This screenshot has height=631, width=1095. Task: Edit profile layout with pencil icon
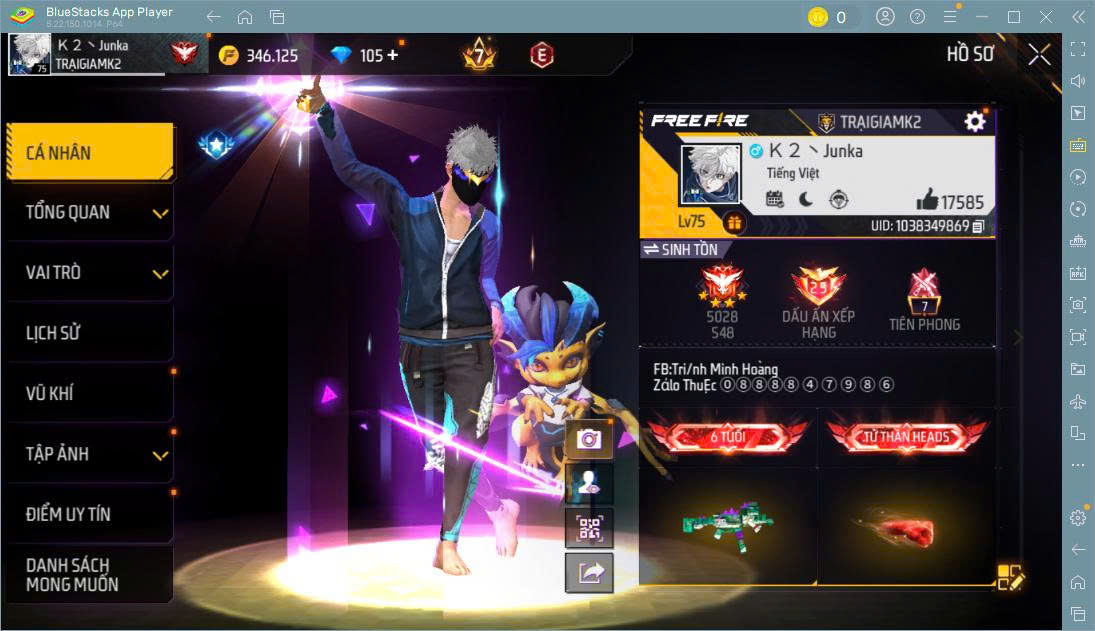point(1010,577)
